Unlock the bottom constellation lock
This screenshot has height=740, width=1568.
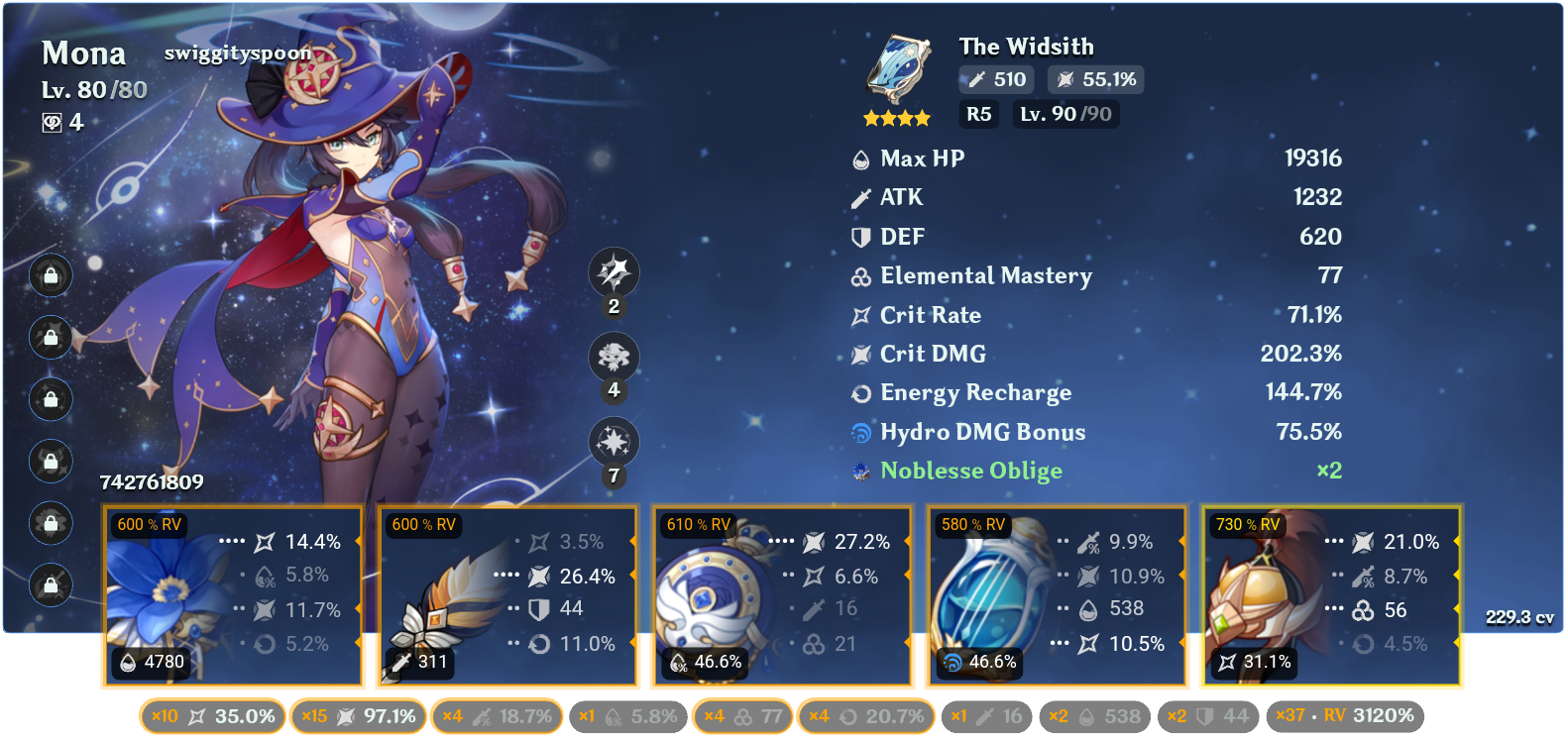(50, 586)
